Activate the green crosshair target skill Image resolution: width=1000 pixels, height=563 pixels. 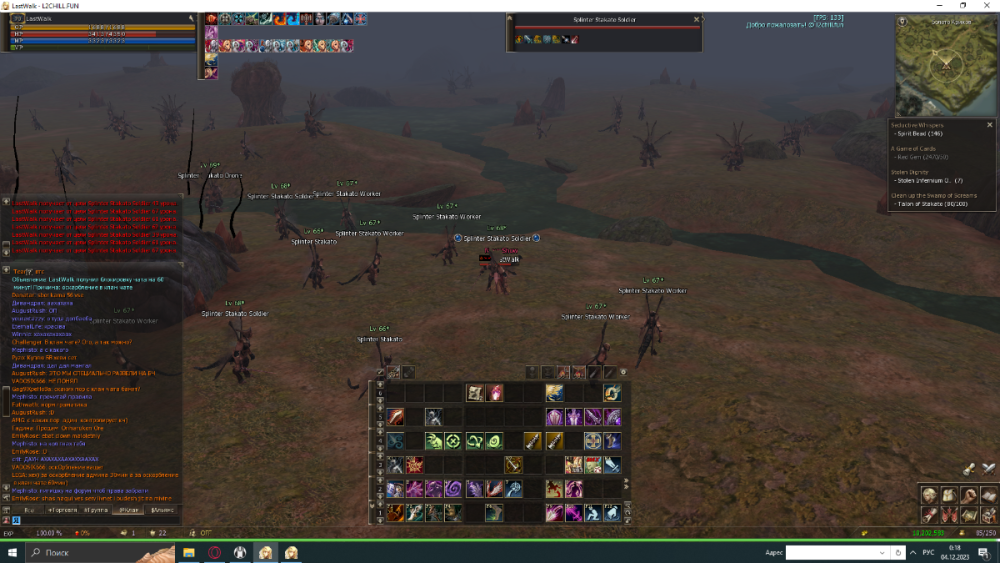coord(455,441)
